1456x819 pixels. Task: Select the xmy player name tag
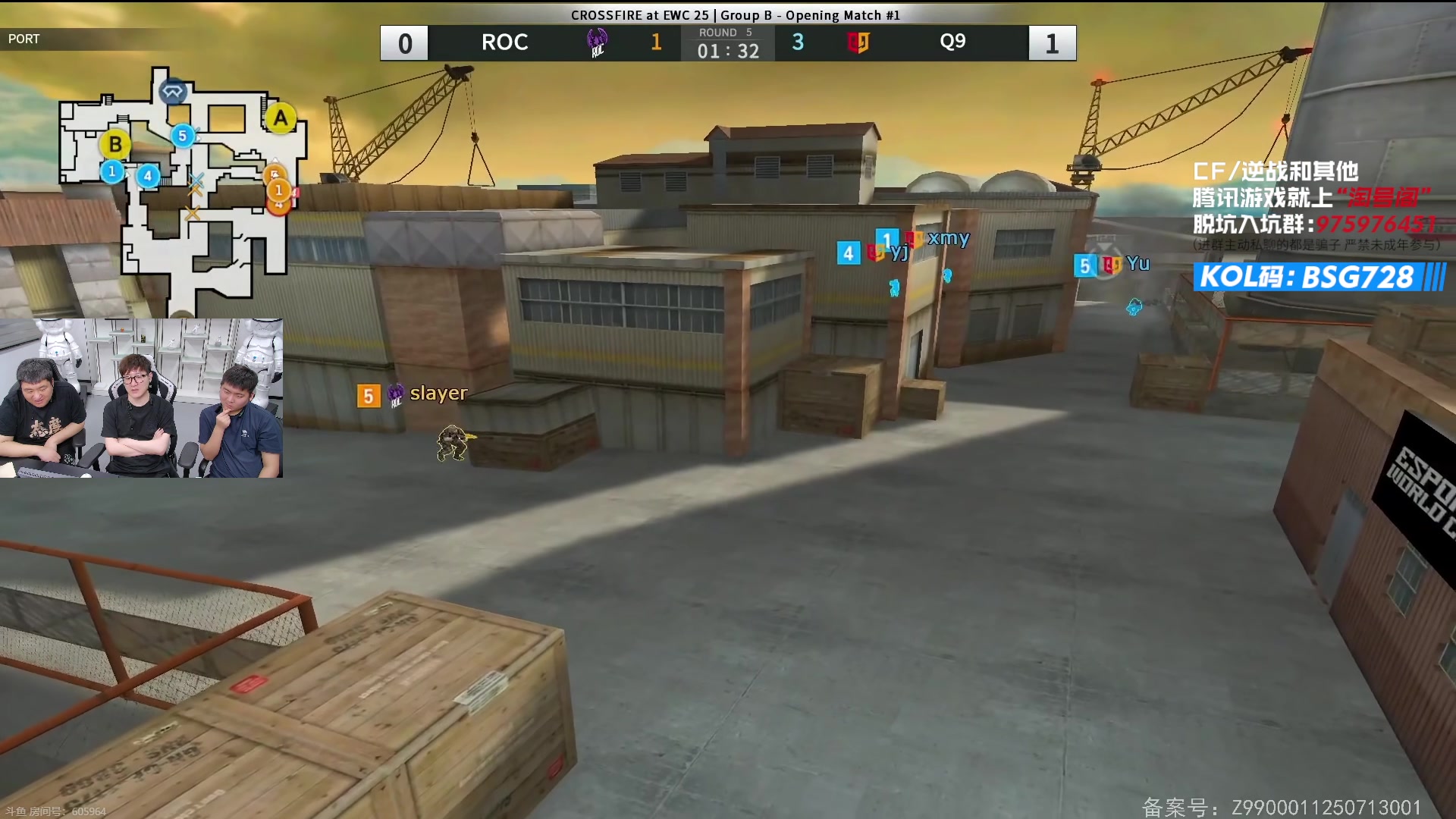point(948,238)
